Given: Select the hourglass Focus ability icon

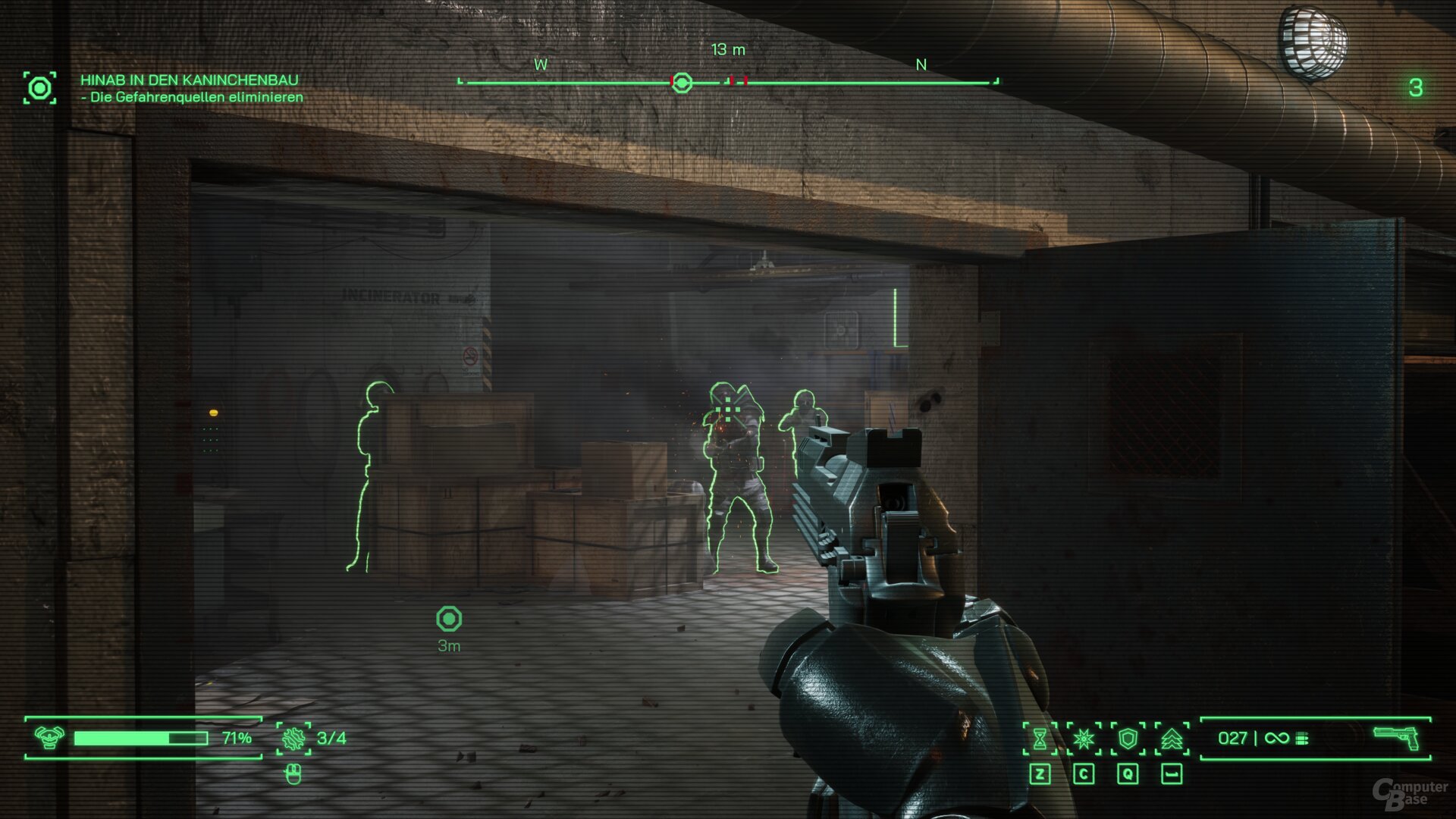Looking at the screenshot, I should [x=1039, y=737].
